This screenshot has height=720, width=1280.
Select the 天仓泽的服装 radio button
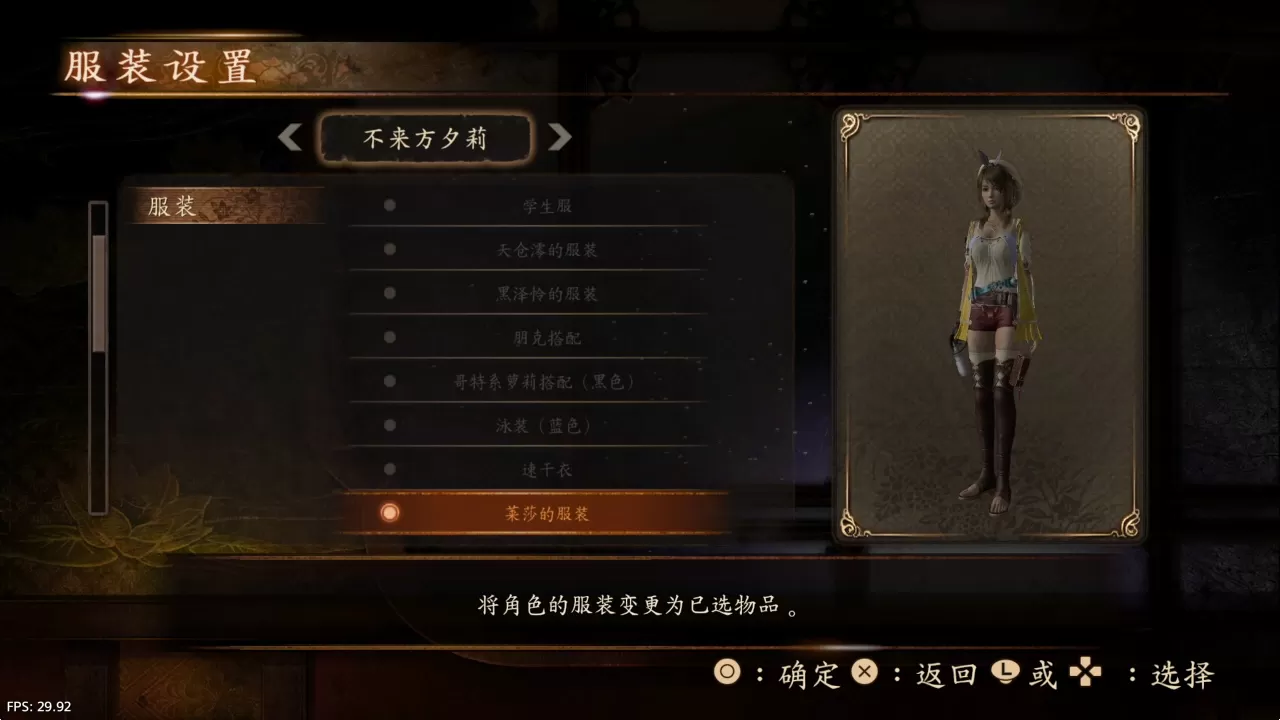[388, 249]
